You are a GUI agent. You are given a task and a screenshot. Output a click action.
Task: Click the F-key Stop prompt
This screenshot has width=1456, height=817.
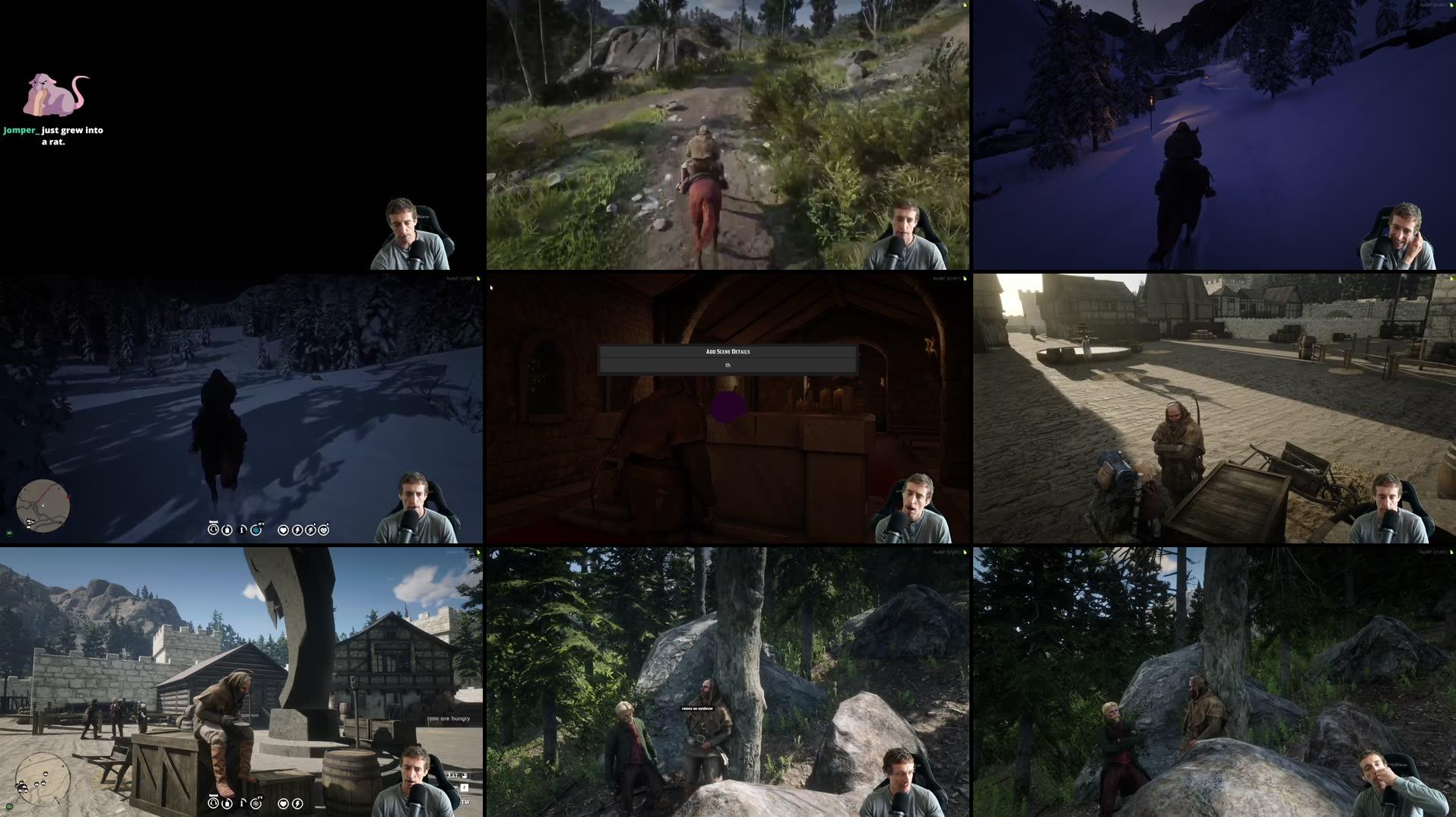(x=465, y=788)
